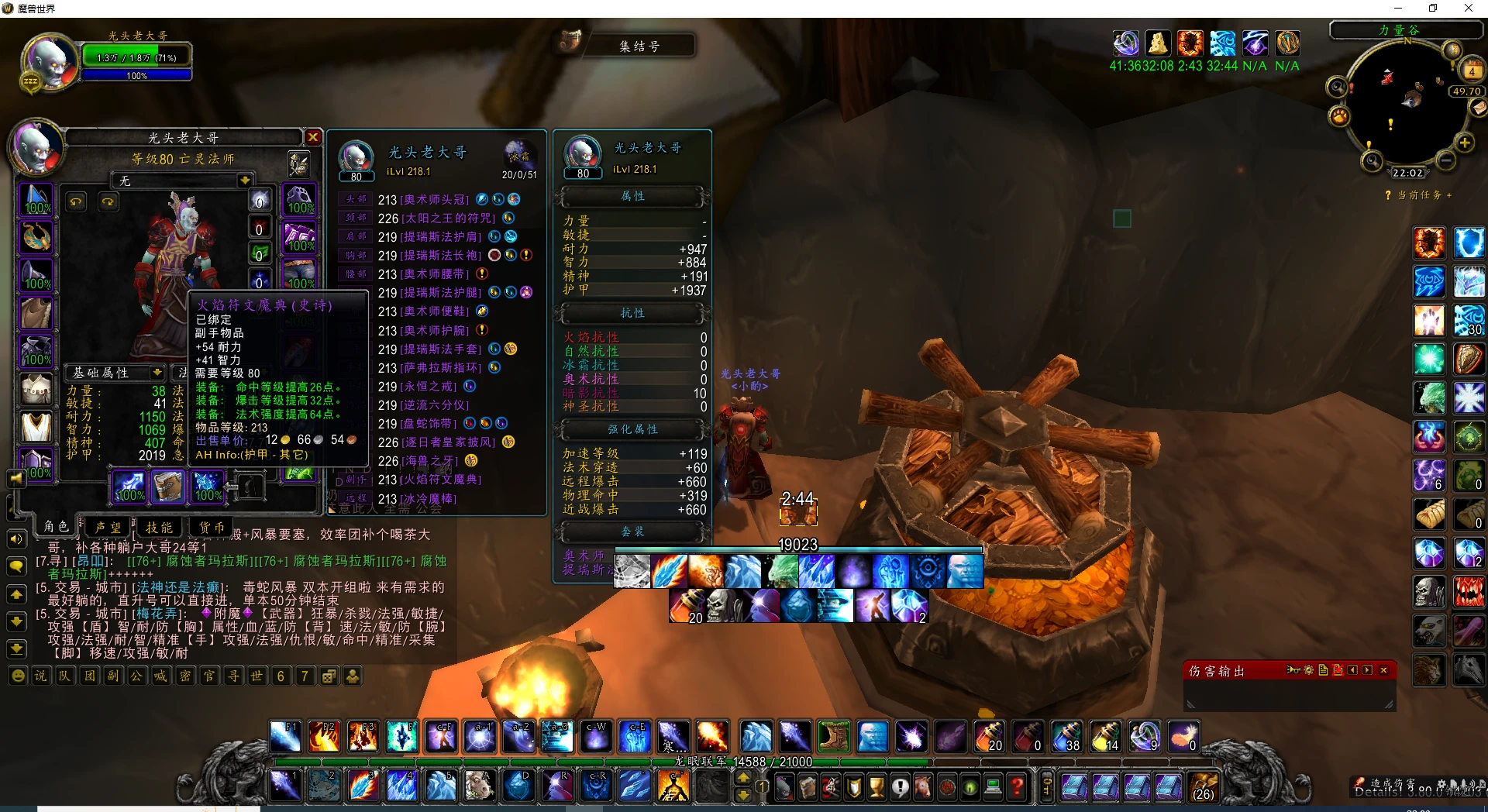The height and width of the screenshot is (812, 1488).
Task: Switch chat to the 团 raid channel button
Action: pyautogui.click(x=89, y=676)
